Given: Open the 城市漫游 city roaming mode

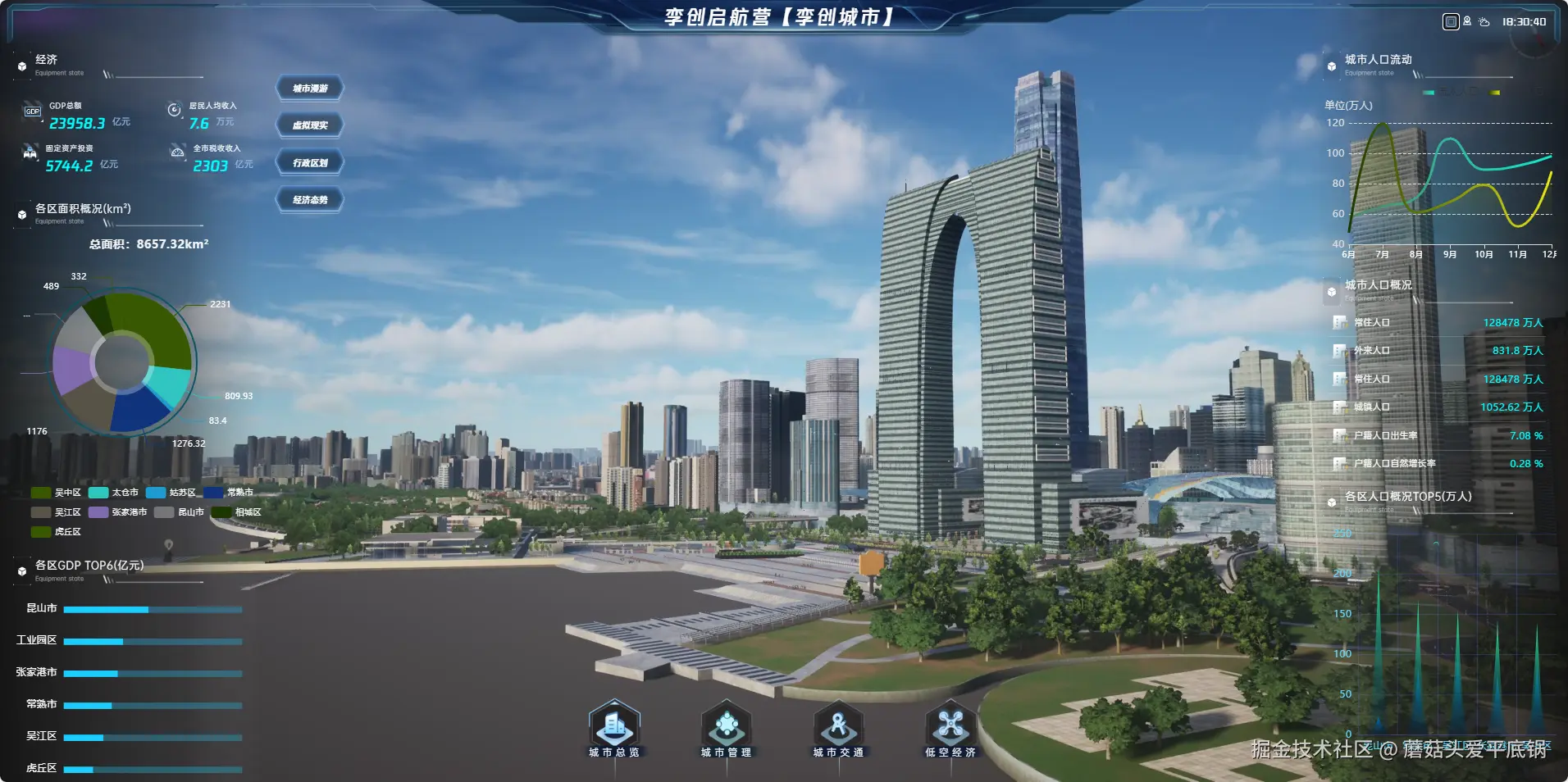Looking at the screenshot, I should pos(310,89).
